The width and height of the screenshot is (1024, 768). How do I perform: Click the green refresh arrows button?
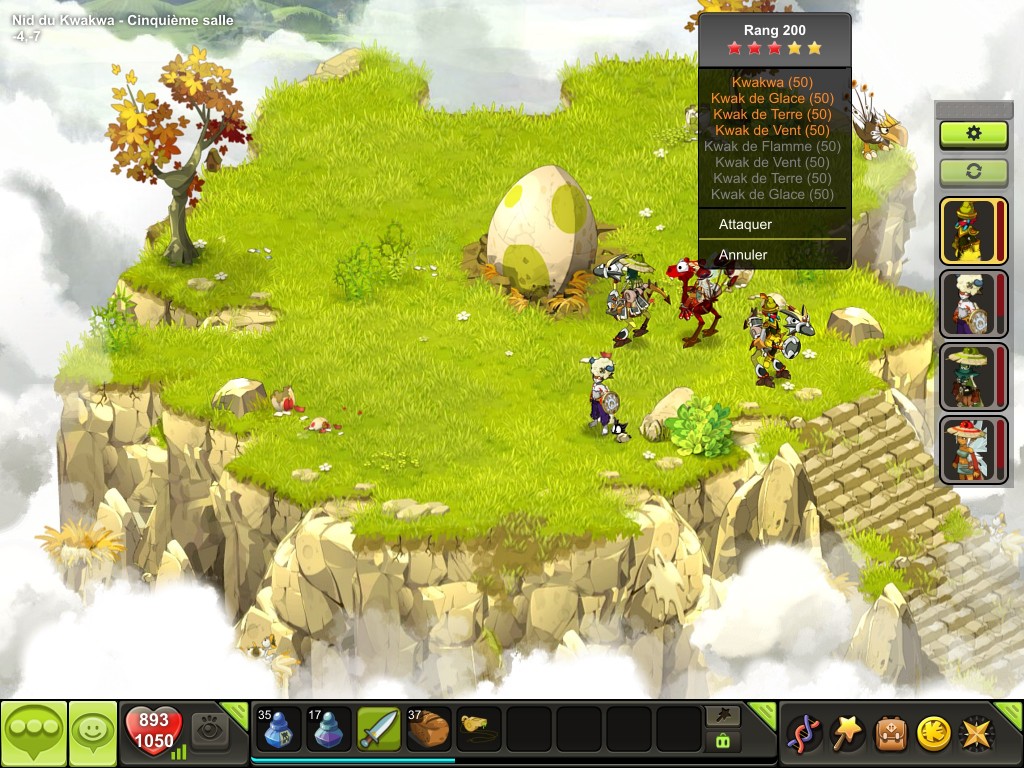pyautogui.click(x=973, y=171)
